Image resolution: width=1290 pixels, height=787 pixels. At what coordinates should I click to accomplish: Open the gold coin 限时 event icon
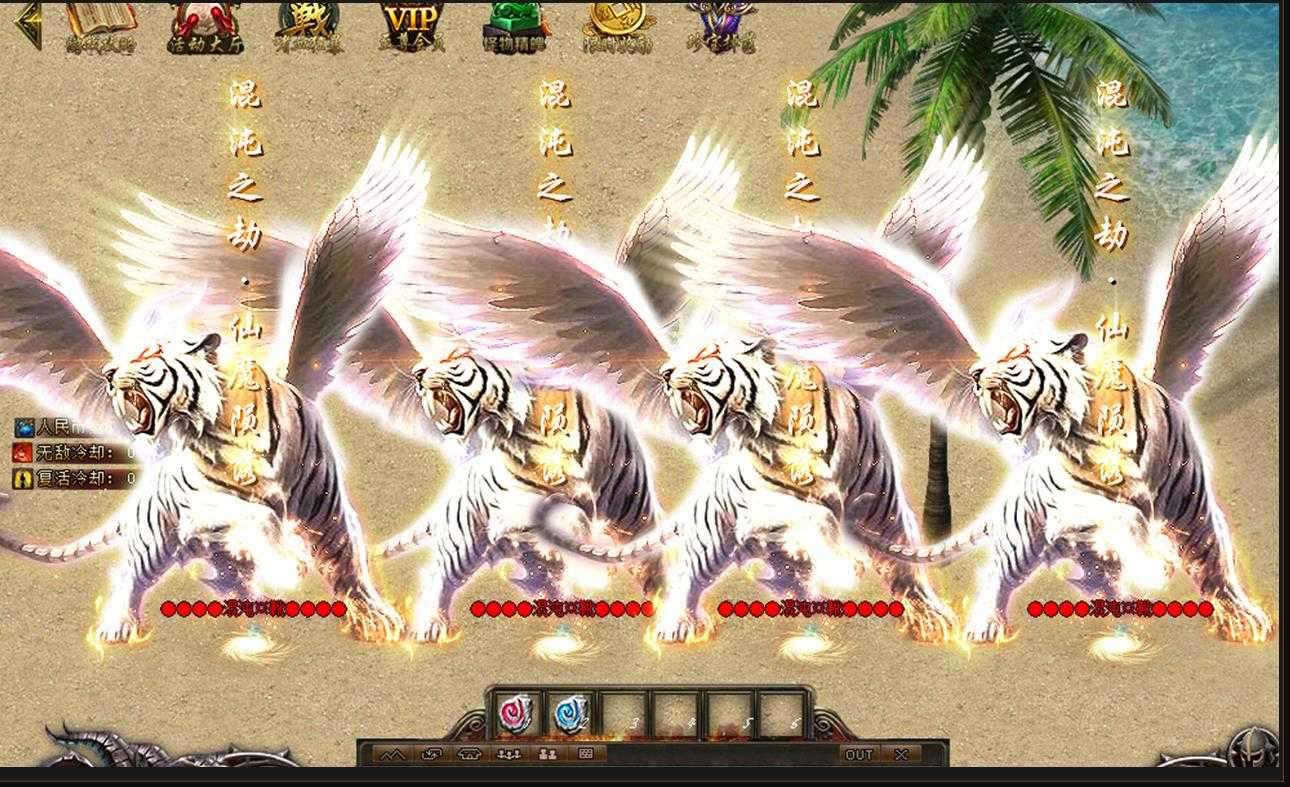pos(617,25)
